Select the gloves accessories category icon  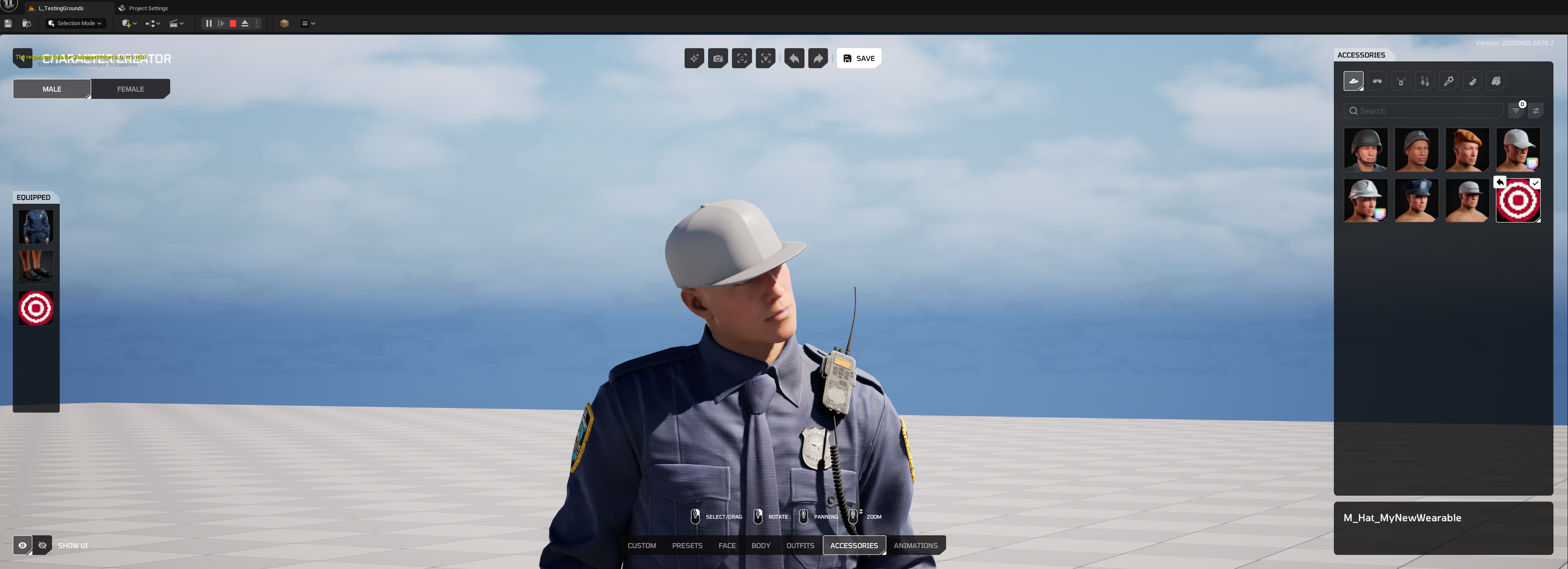[x=1495, y=81]
